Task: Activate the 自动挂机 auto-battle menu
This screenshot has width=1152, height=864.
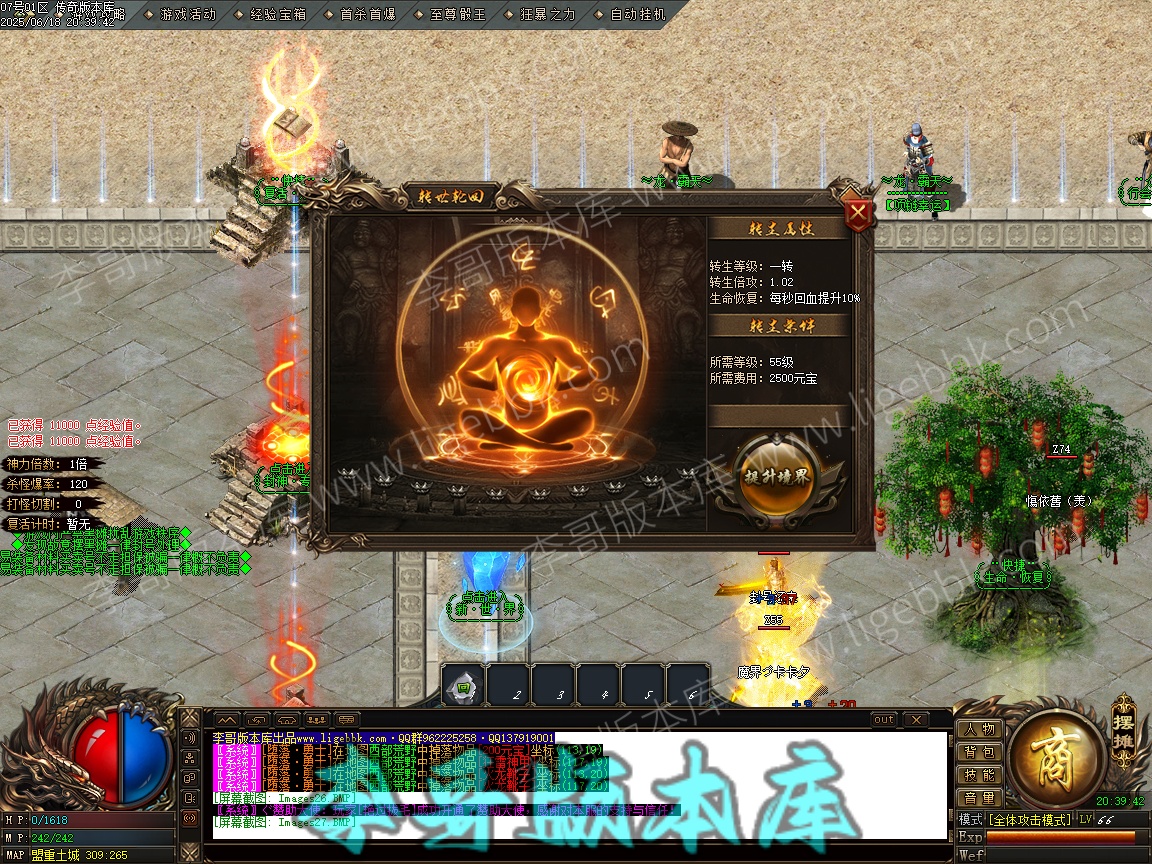Action: coord(637,14)
